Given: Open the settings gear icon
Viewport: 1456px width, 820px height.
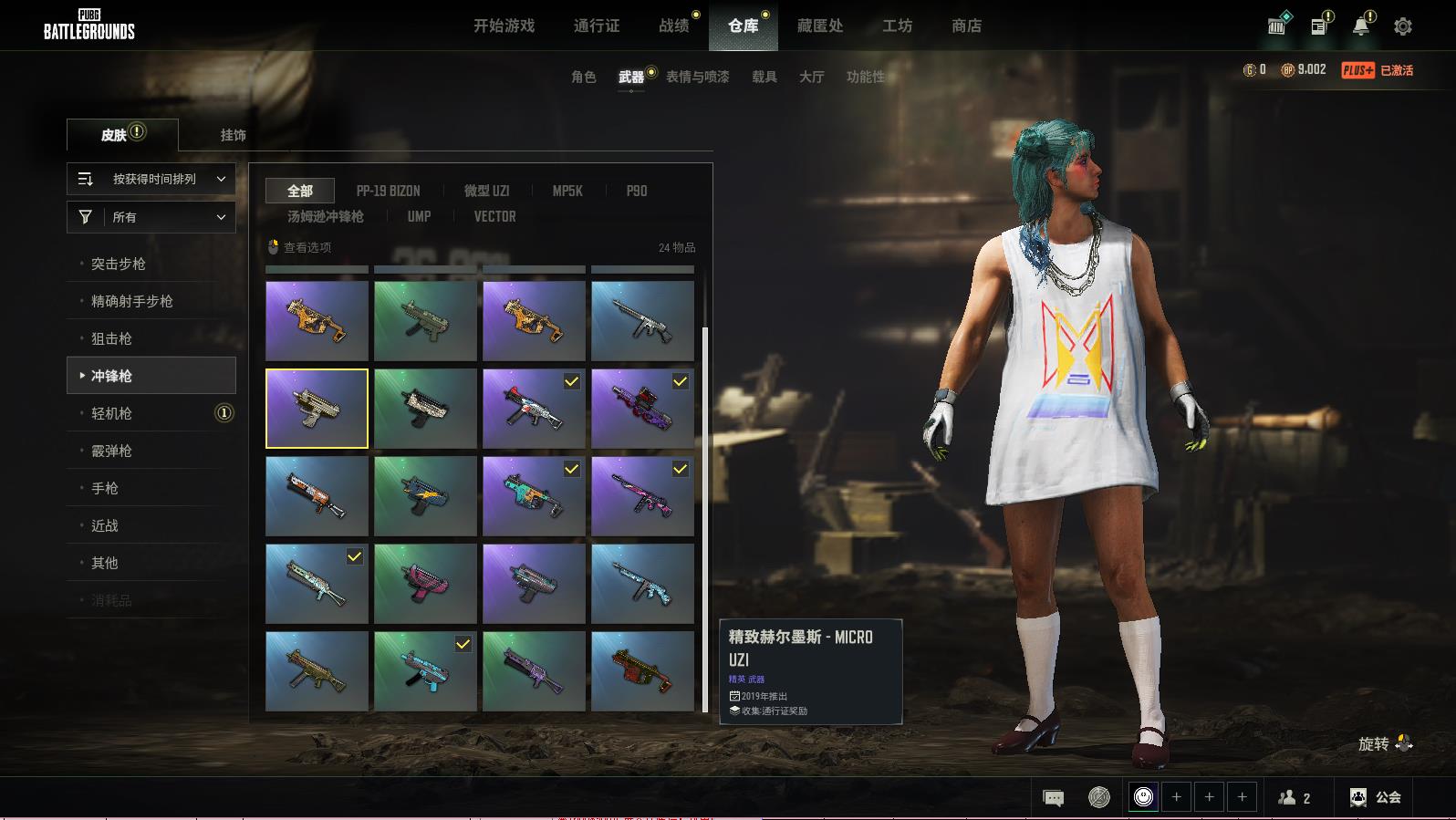Looking at the screenshot, I should pos(1403,26).
